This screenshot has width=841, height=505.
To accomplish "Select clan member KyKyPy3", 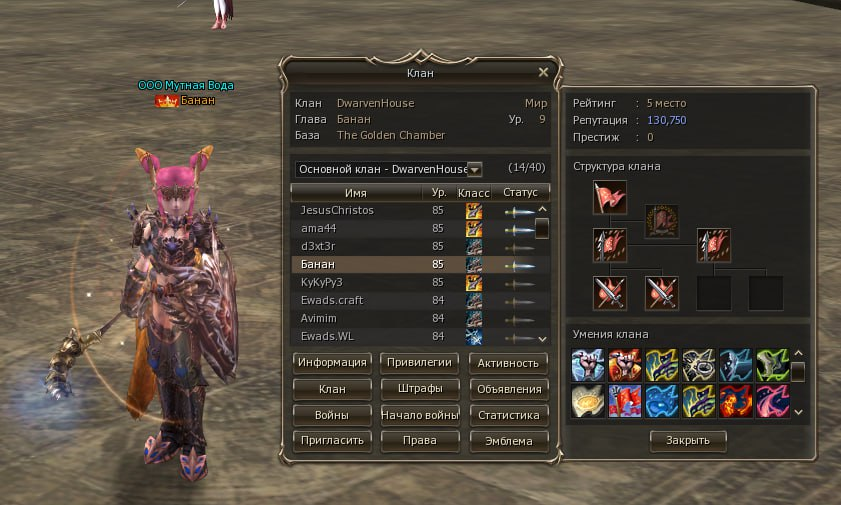I will (x=322, y=283).
